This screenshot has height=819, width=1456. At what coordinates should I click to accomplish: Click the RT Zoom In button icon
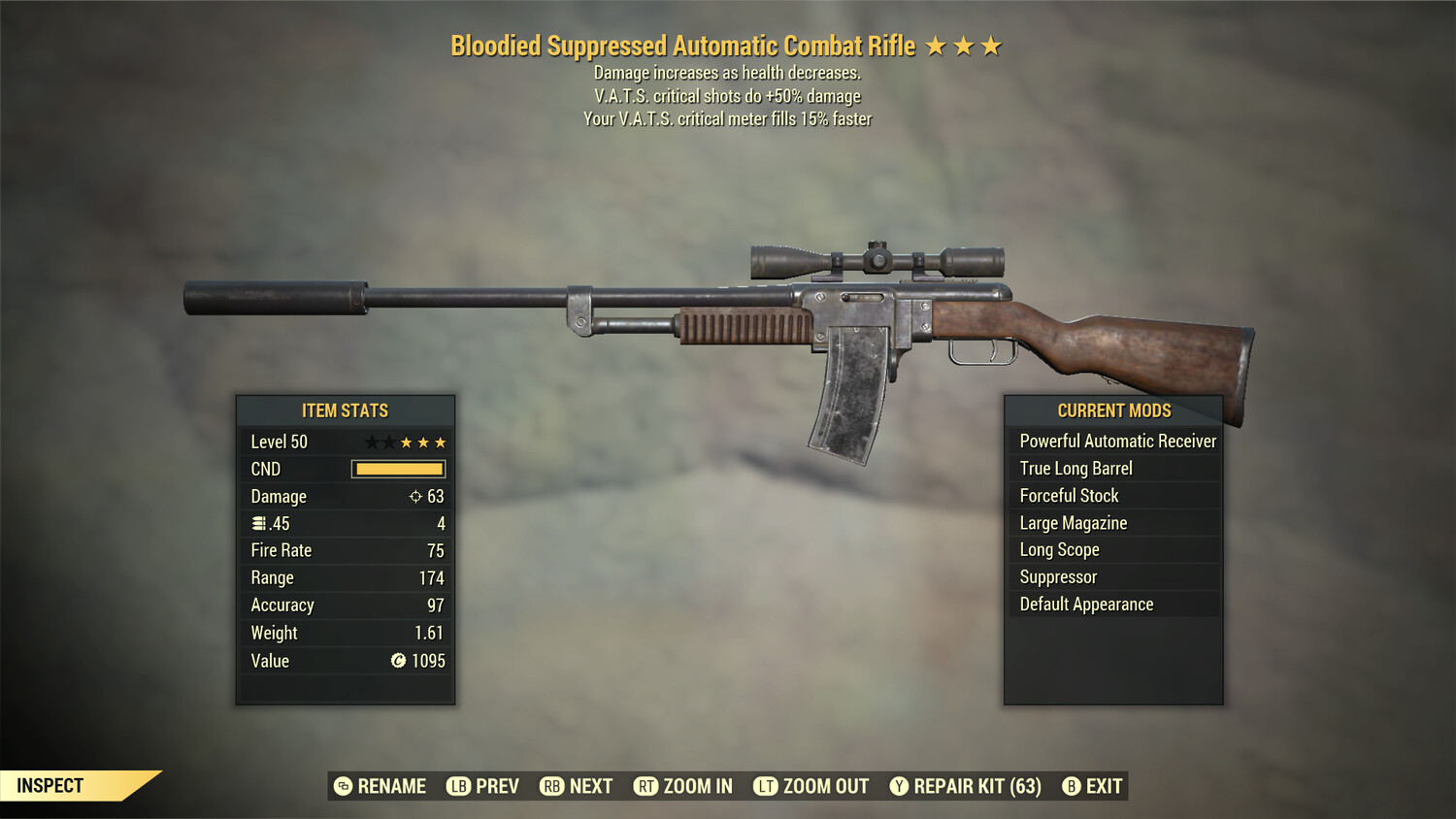point(644,786)
